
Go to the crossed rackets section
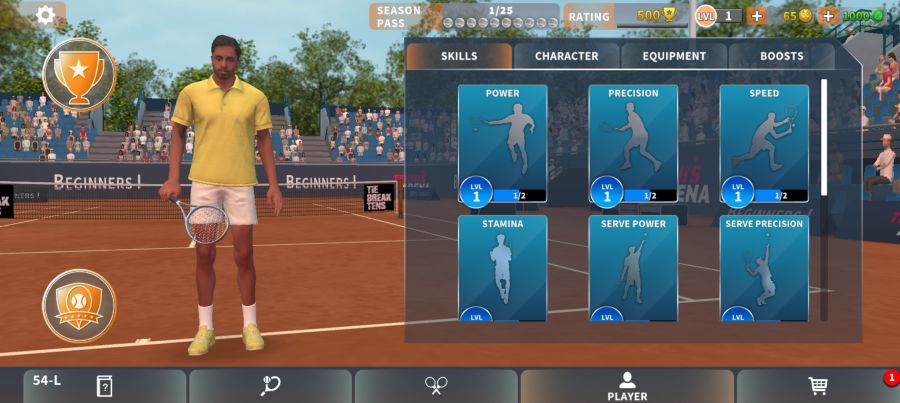coord(436,386)
